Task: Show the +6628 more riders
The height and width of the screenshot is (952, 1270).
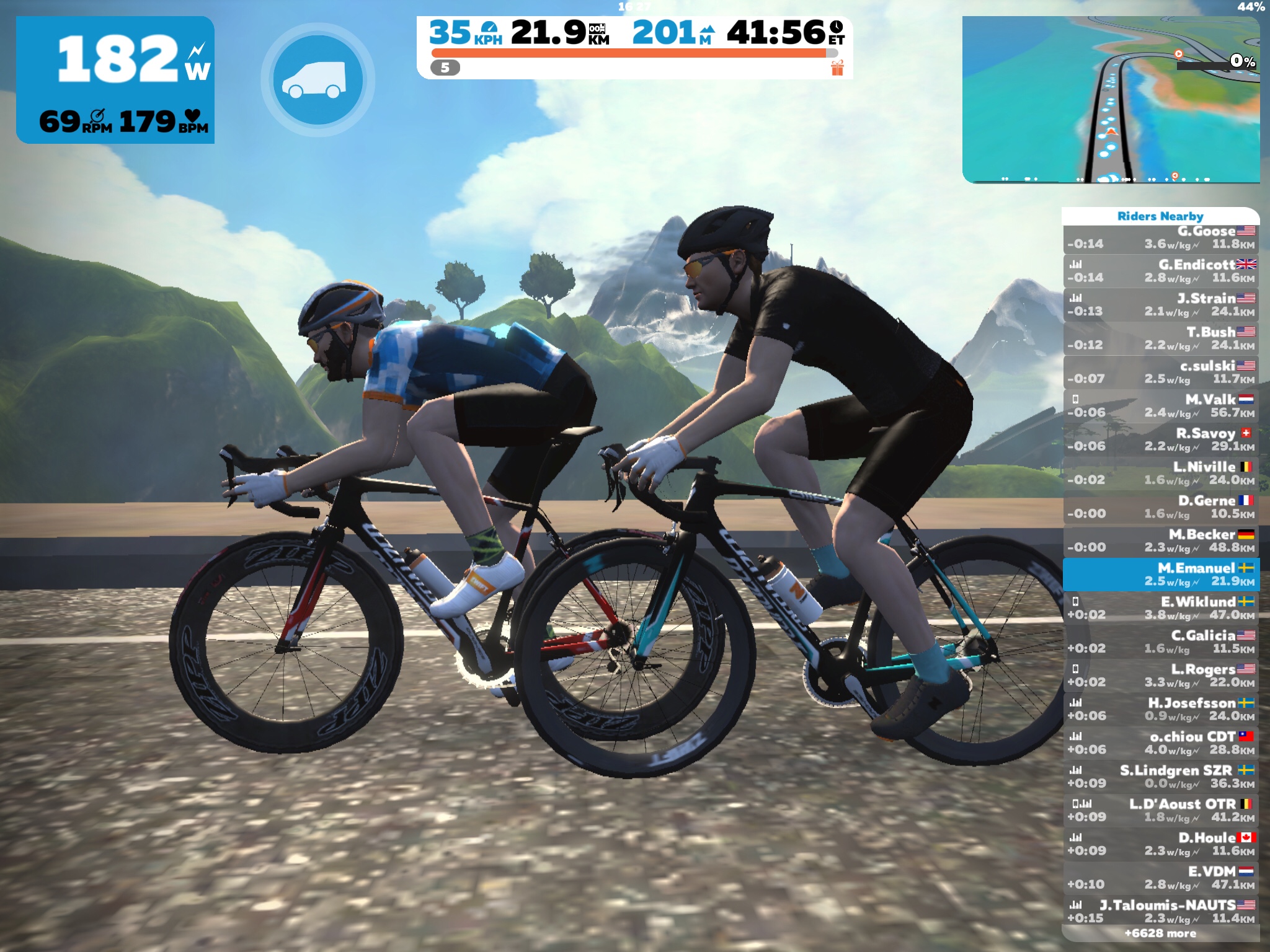Action: 1160,933
